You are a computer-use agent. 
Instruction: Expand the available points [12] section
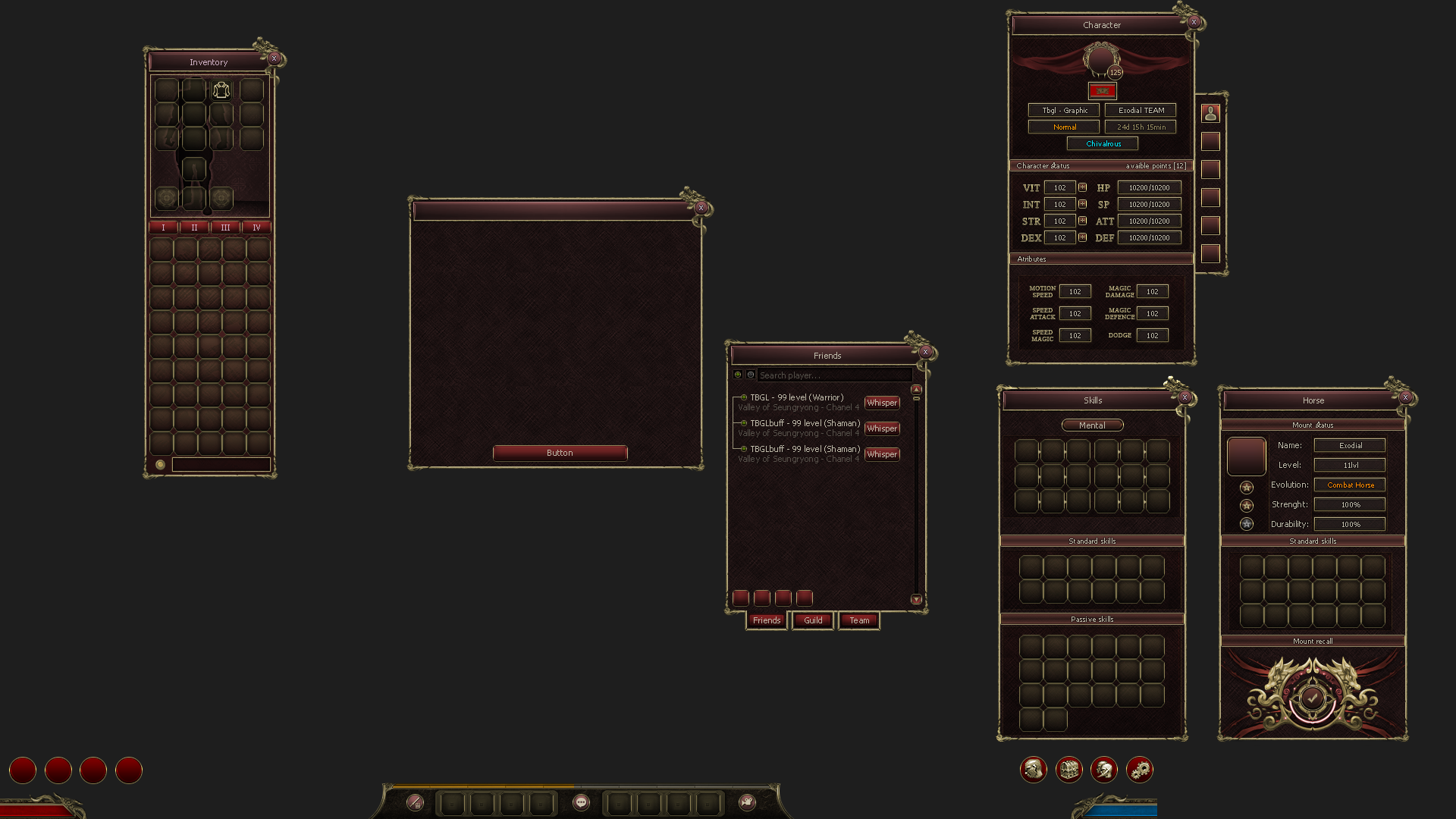[x=1156, y=165]
